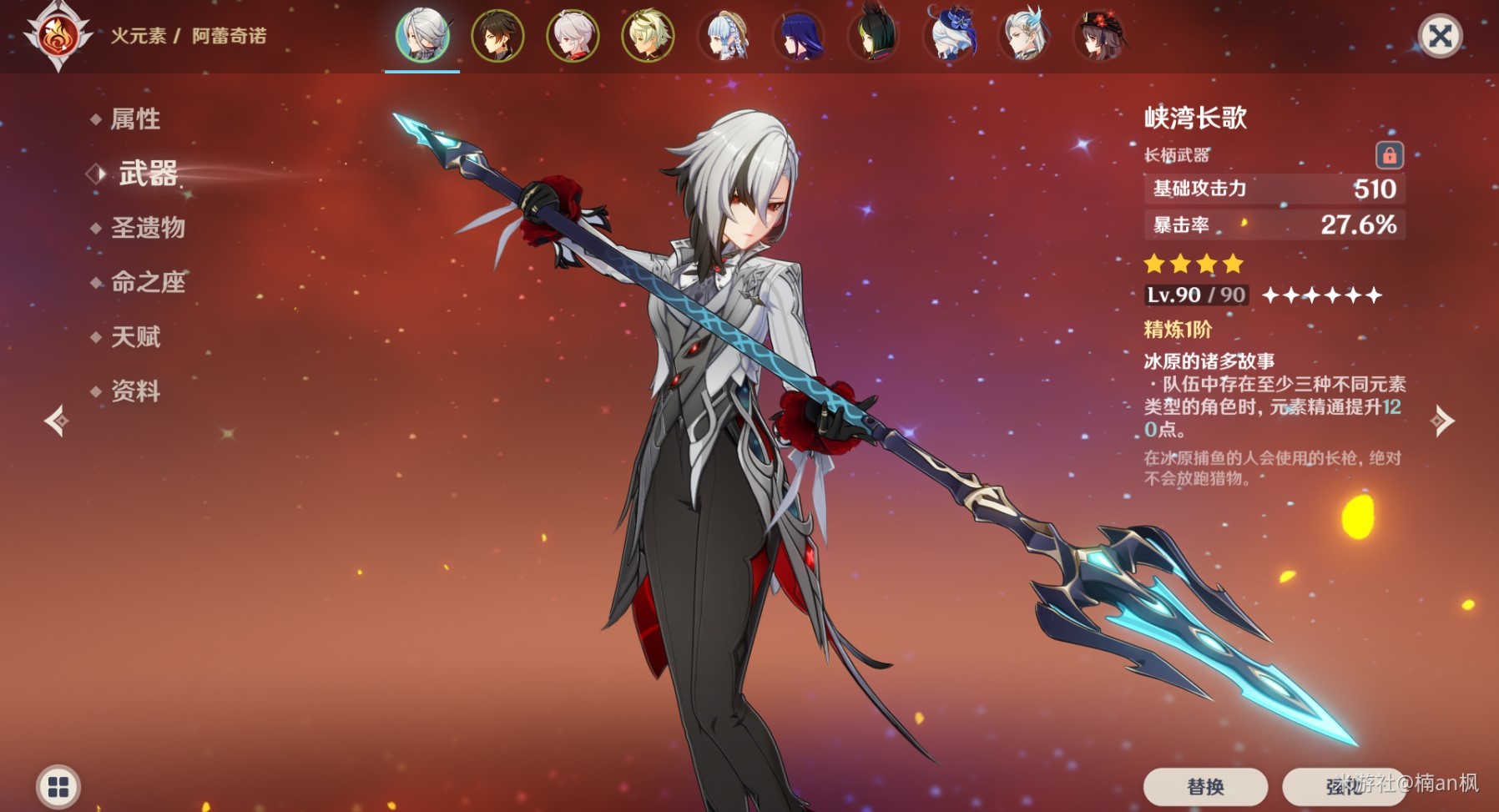Click the 替换 switch weapon button
This screenshot has width=1499, height=812.
coord(1205,786)
